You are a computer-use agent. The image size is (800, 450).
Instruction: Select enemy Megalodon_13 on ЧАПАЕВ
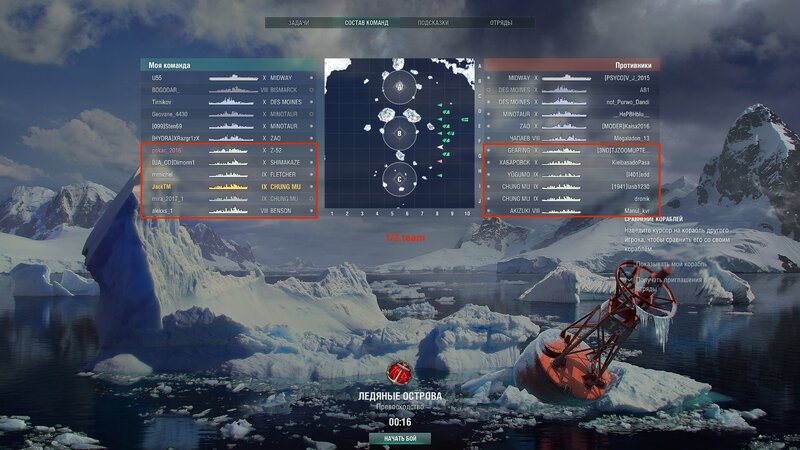click(x=570, y=138)
